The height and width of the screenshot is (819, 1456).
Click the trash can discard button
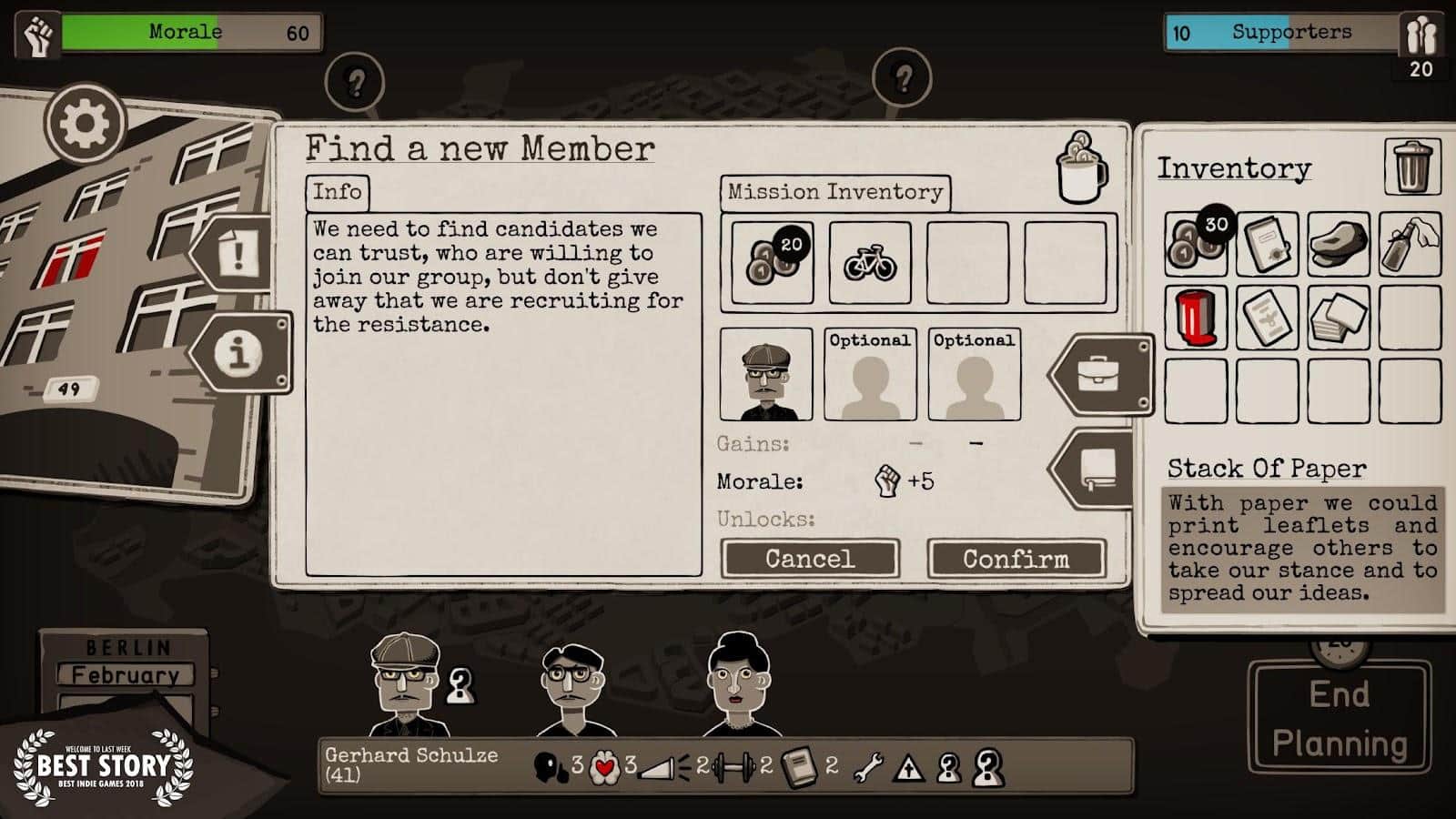[x=1411, y=167]
